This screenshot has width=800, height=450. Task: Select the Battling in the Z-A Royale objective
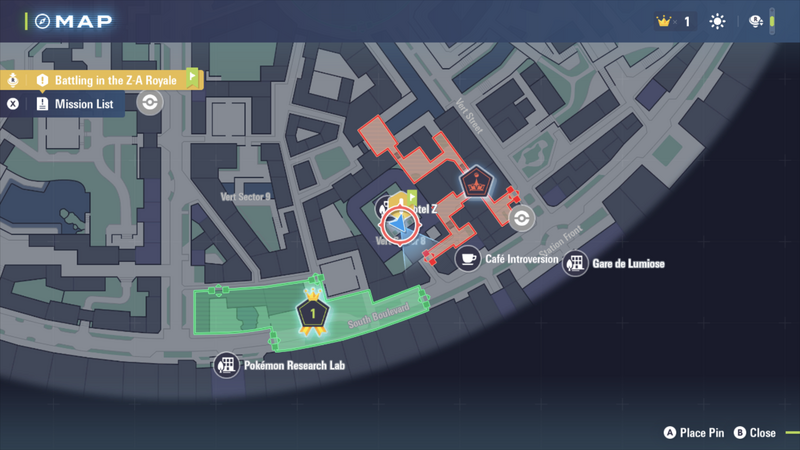coord(115,80)
